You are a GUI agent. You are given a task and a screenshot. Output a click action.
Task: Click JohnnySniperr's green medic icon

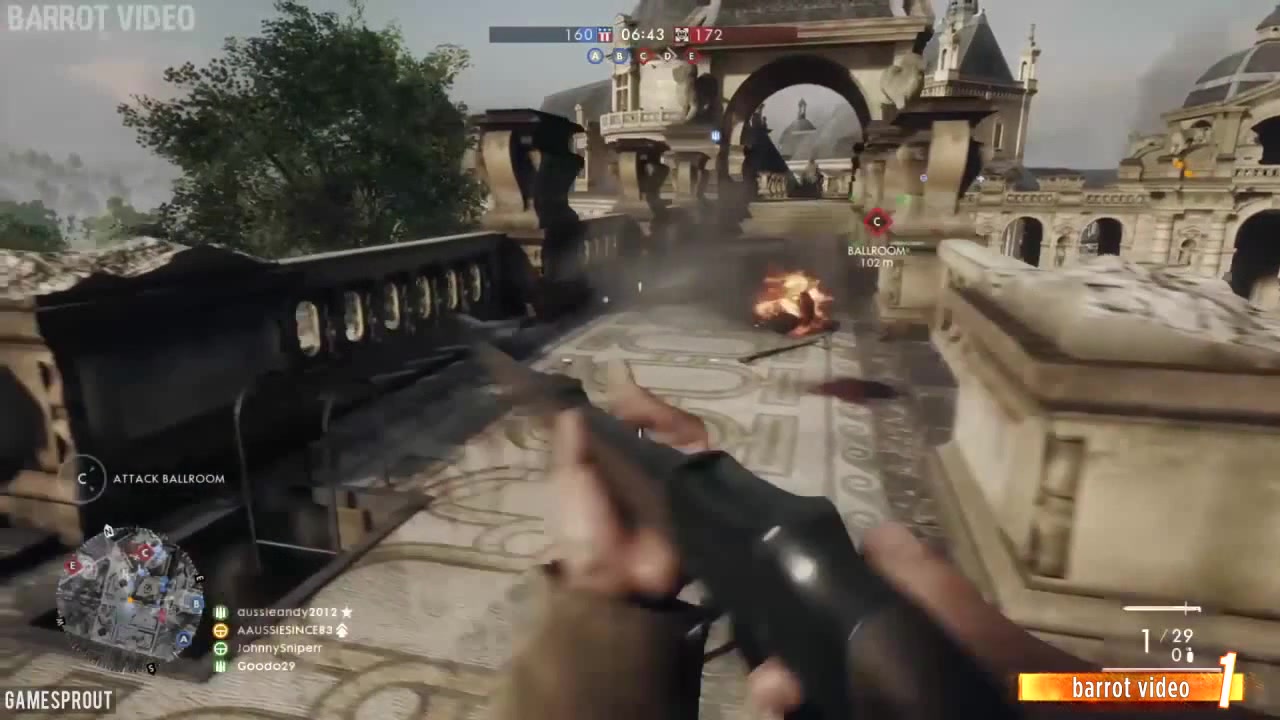(221, 648)
